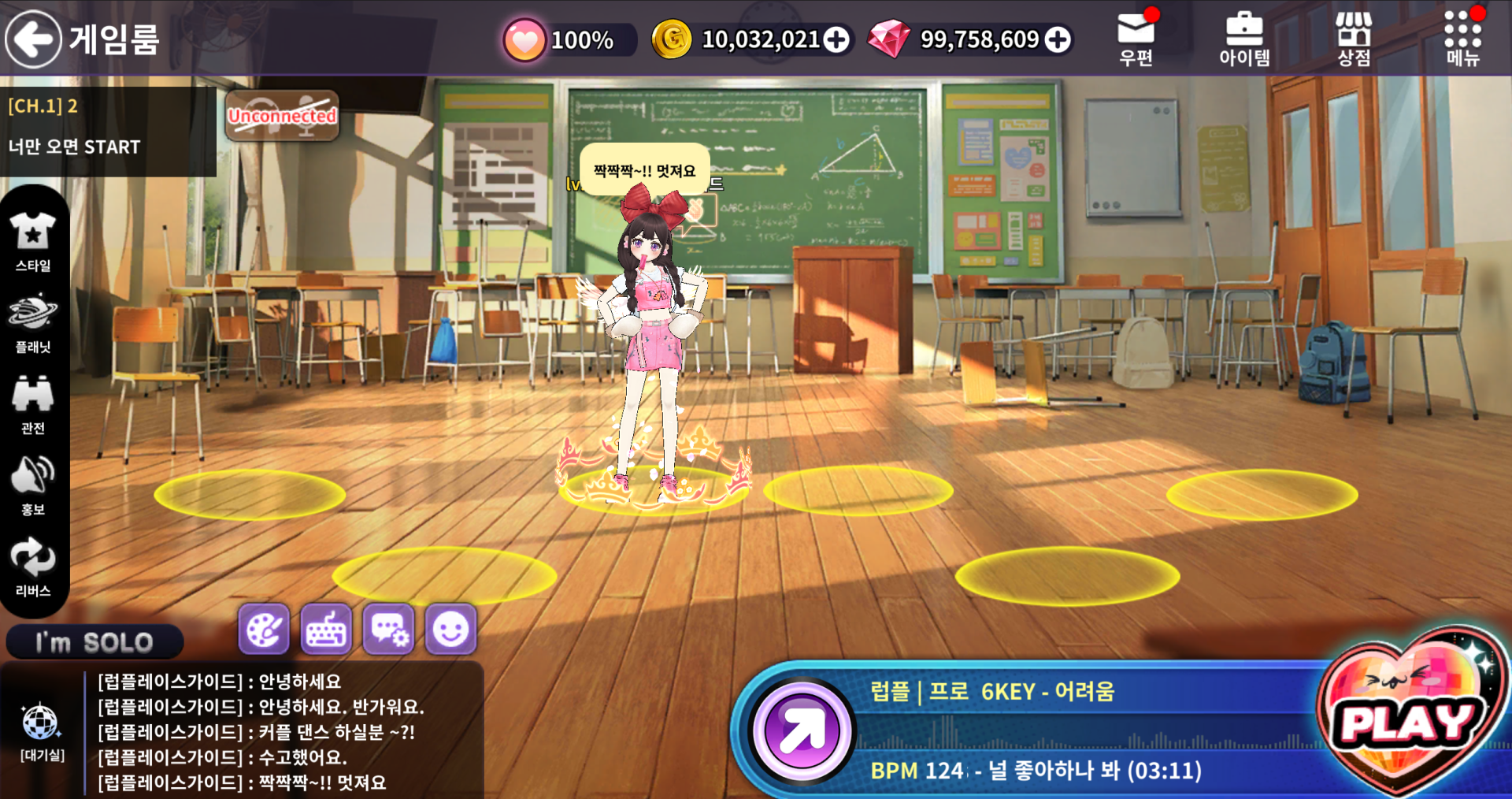This screenshot has width=1512, height=799.
Task: Go back using the arrow beside 게임룸
Action: (33, 39)
